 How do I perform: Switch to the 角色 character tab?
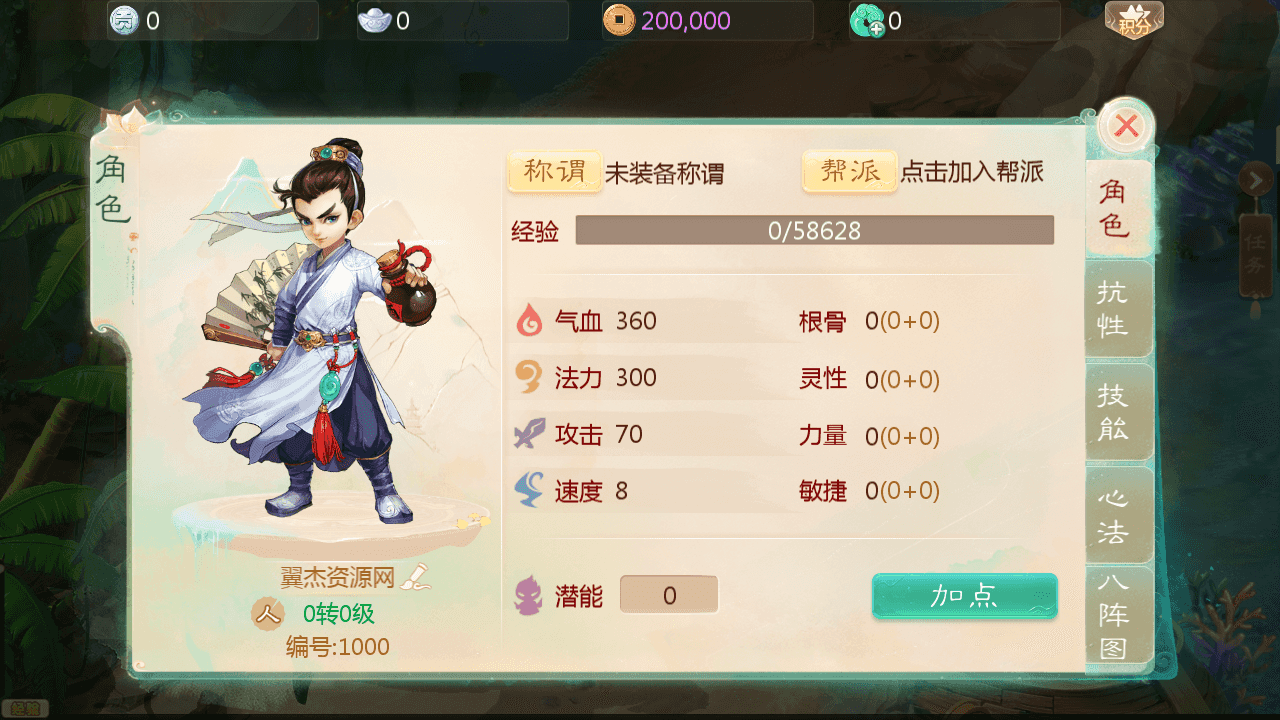tap(1114, 208)
